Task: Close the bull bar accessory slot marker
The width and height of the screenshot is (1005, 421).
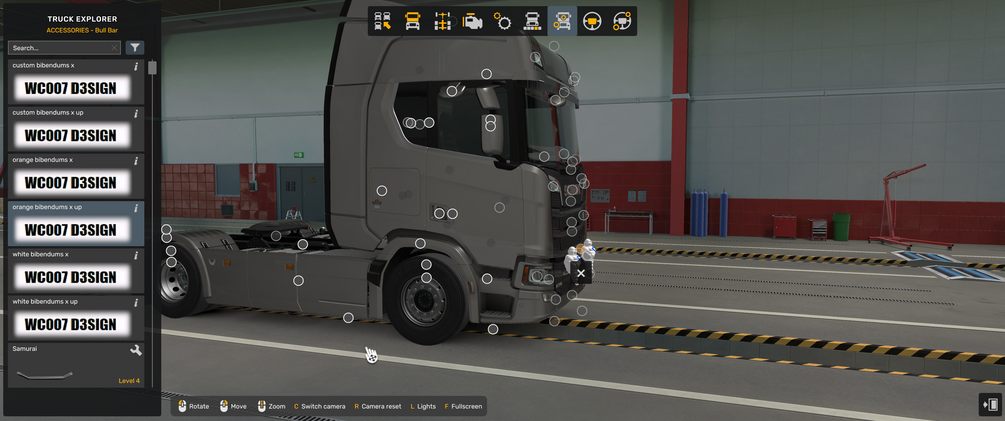Action: click(x=581, y=272)
